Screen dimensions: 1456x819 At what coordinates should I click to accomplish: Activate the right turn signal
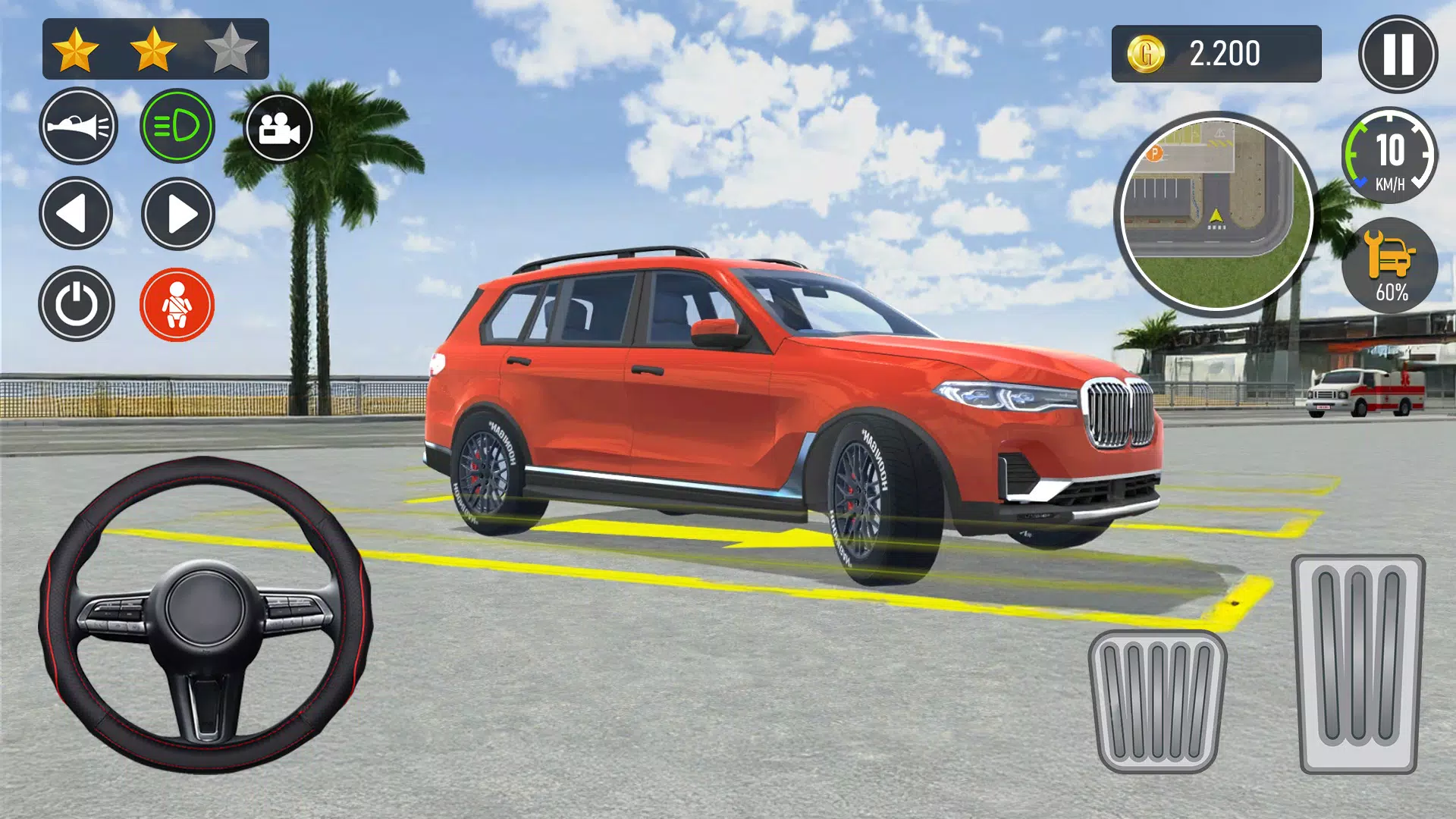178,213
